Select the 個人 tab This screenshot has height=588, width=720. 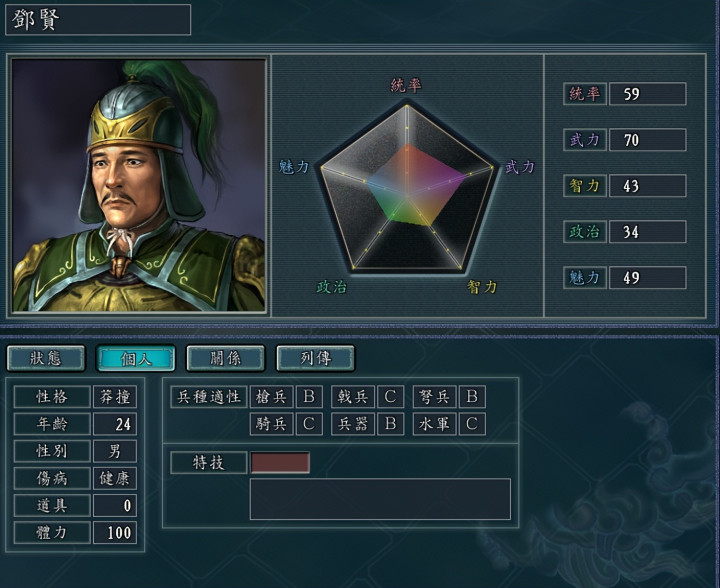[136, 358]
